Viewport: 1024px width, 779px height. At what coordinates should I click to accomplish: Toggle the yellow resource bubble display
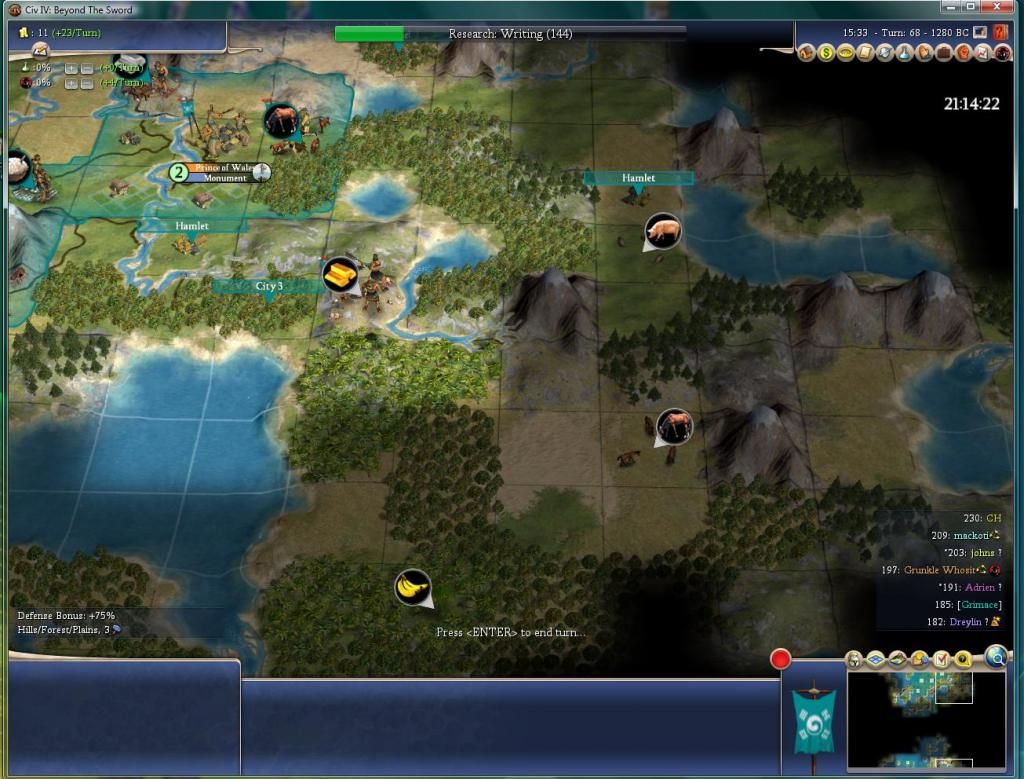[x=962, y=659]
